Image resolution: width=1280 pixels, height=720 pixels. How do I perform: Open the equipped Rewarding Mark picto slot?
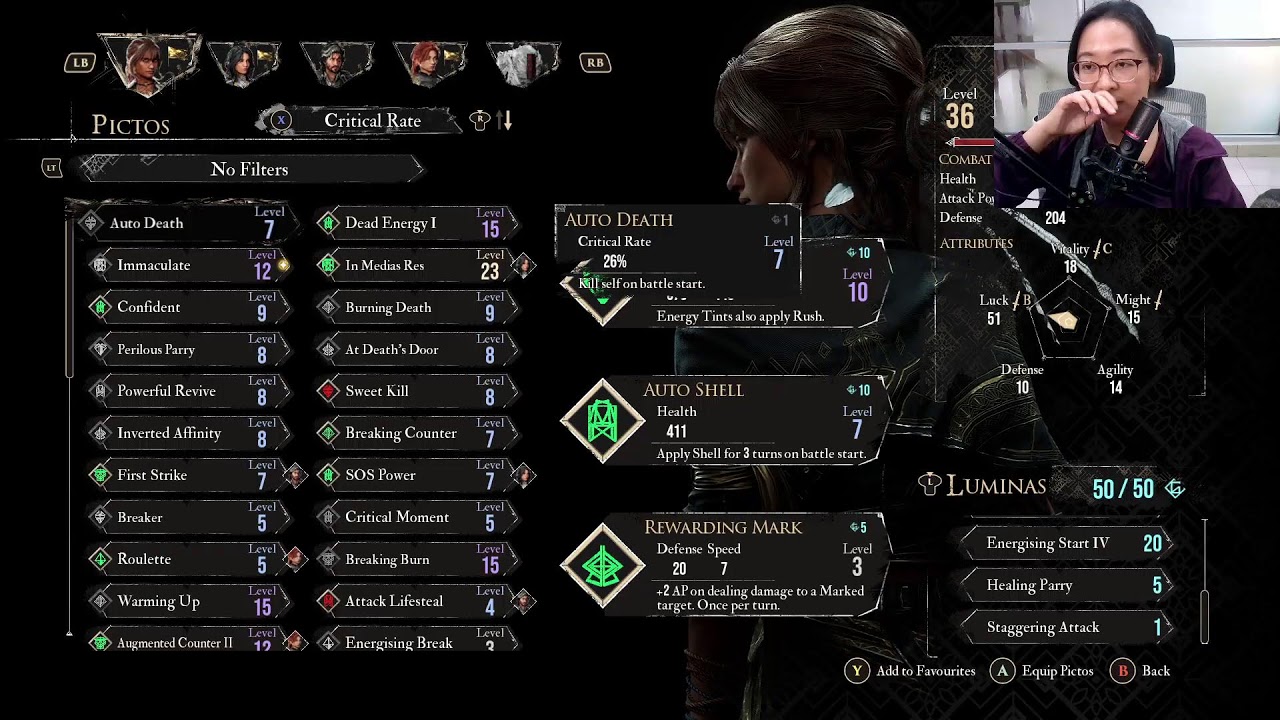[x=720, y=565]
